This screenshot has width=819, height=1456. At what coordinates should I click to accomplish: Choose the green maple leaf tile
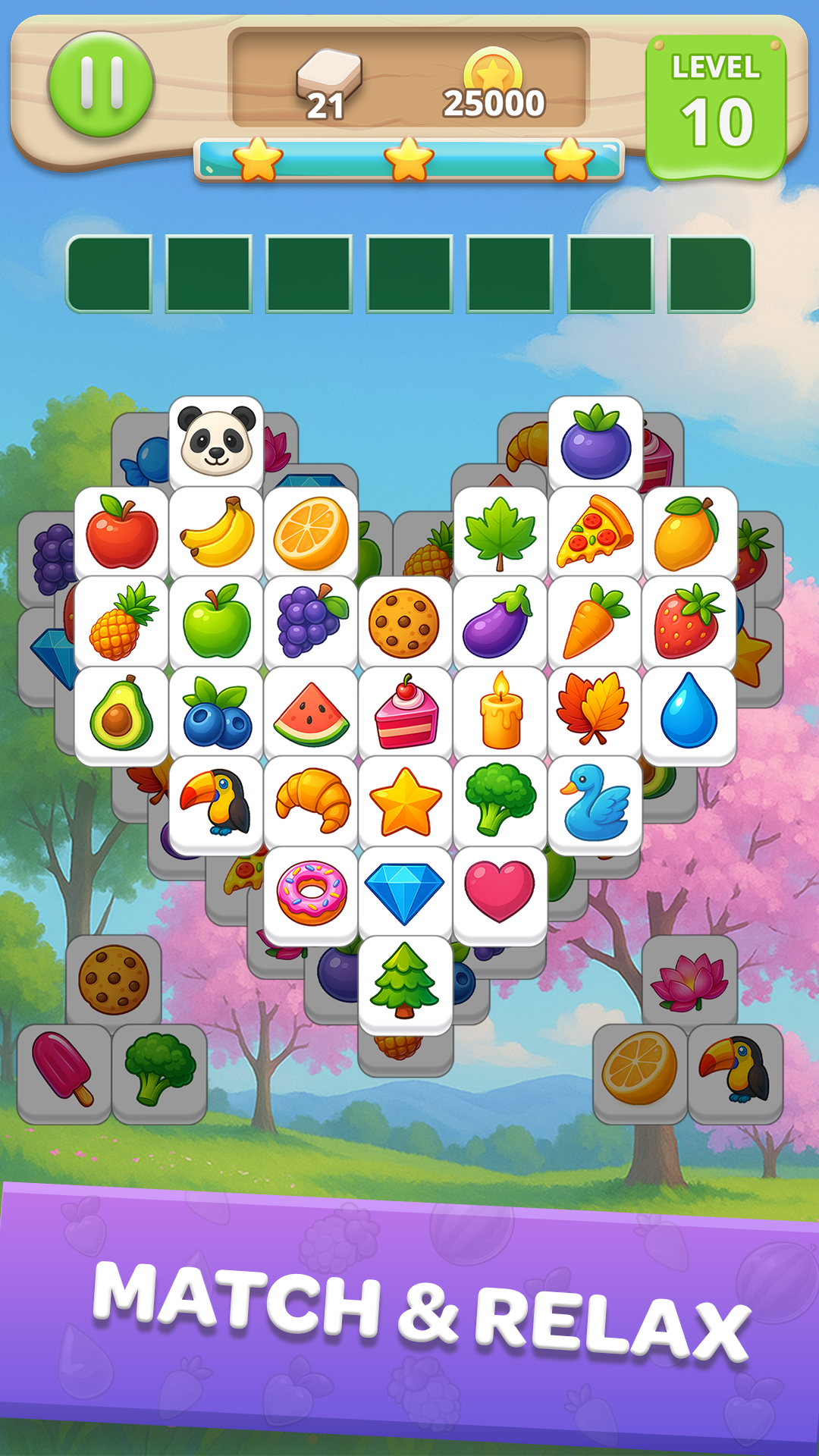tap(500, 532)
